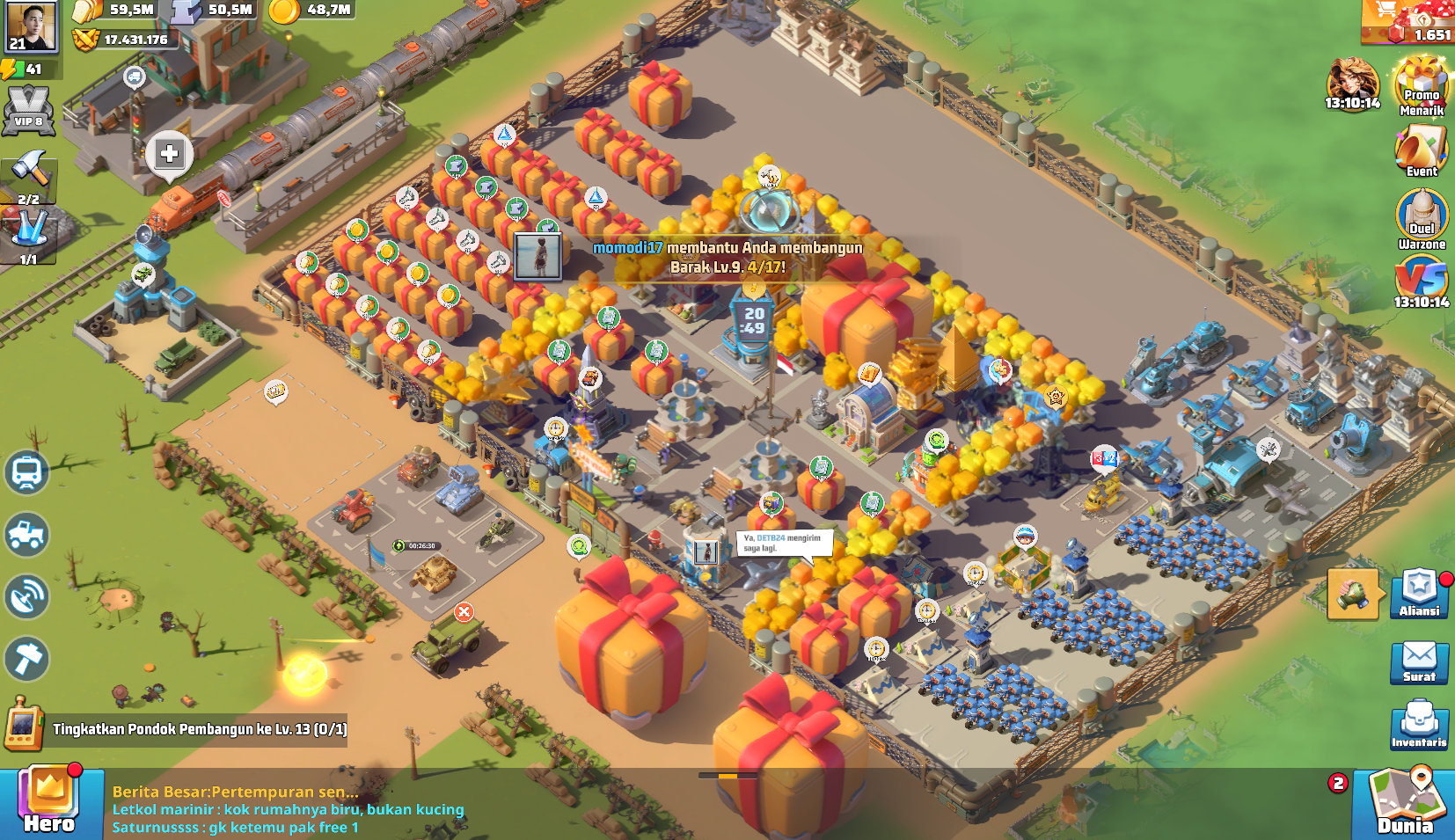
Task: Open the Duel Warzone screen
Action: coord(1422,219)
